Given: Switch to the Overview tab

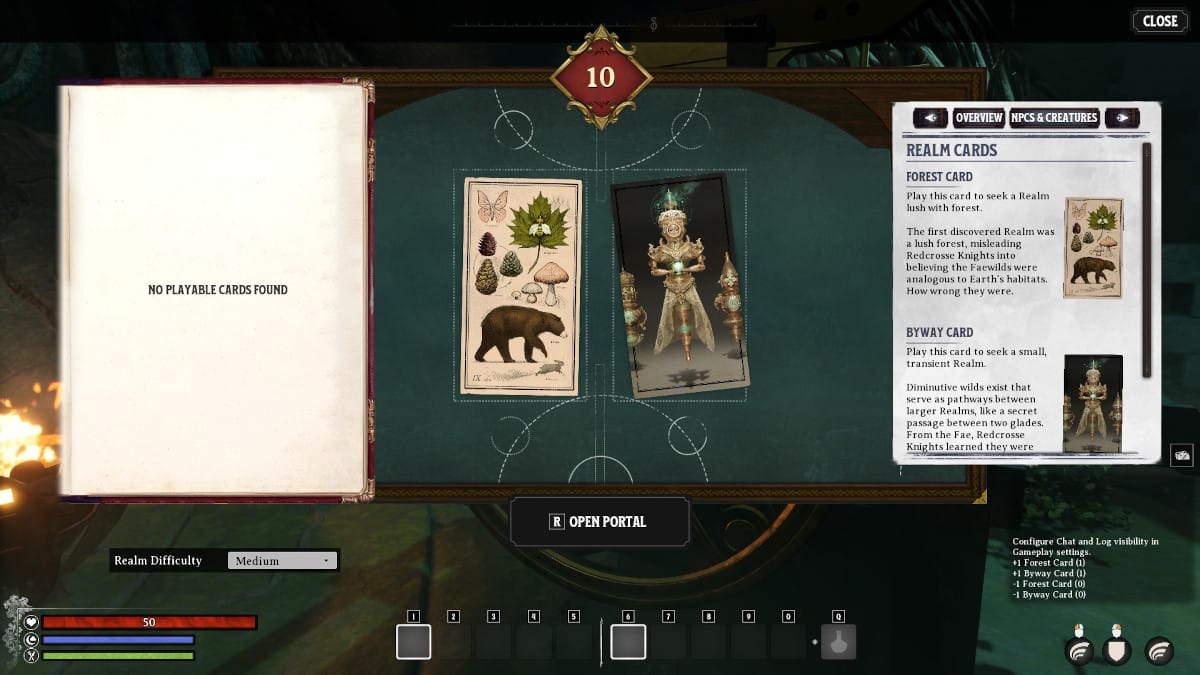Looking at the screenshot, I should 978,118.
